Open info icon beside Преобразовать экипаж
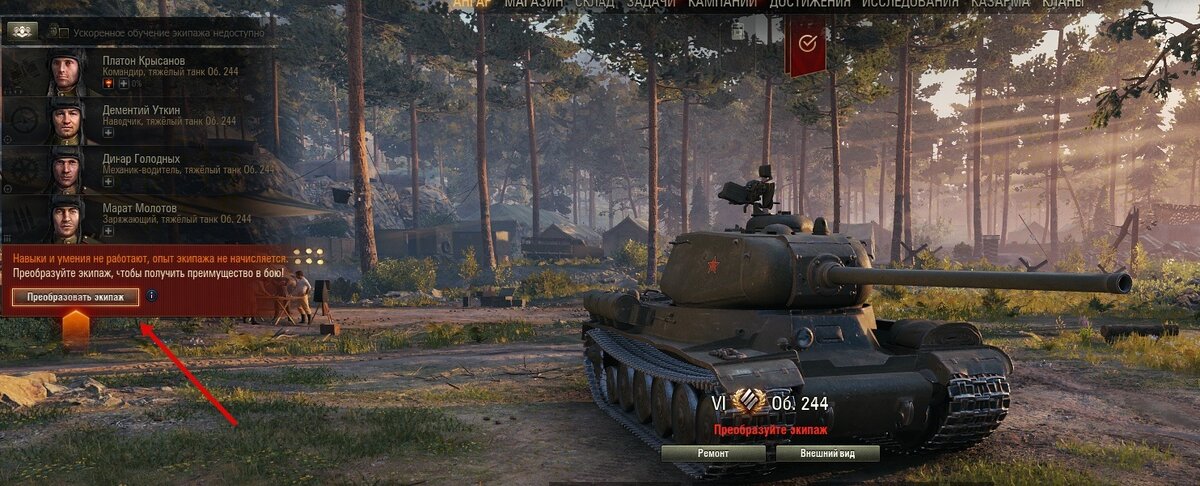 152,296
